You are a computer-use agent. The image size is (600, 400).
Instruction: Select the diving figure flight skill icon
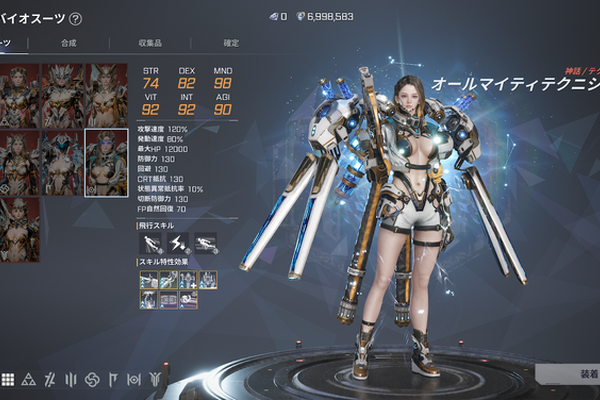pos(148,241)
